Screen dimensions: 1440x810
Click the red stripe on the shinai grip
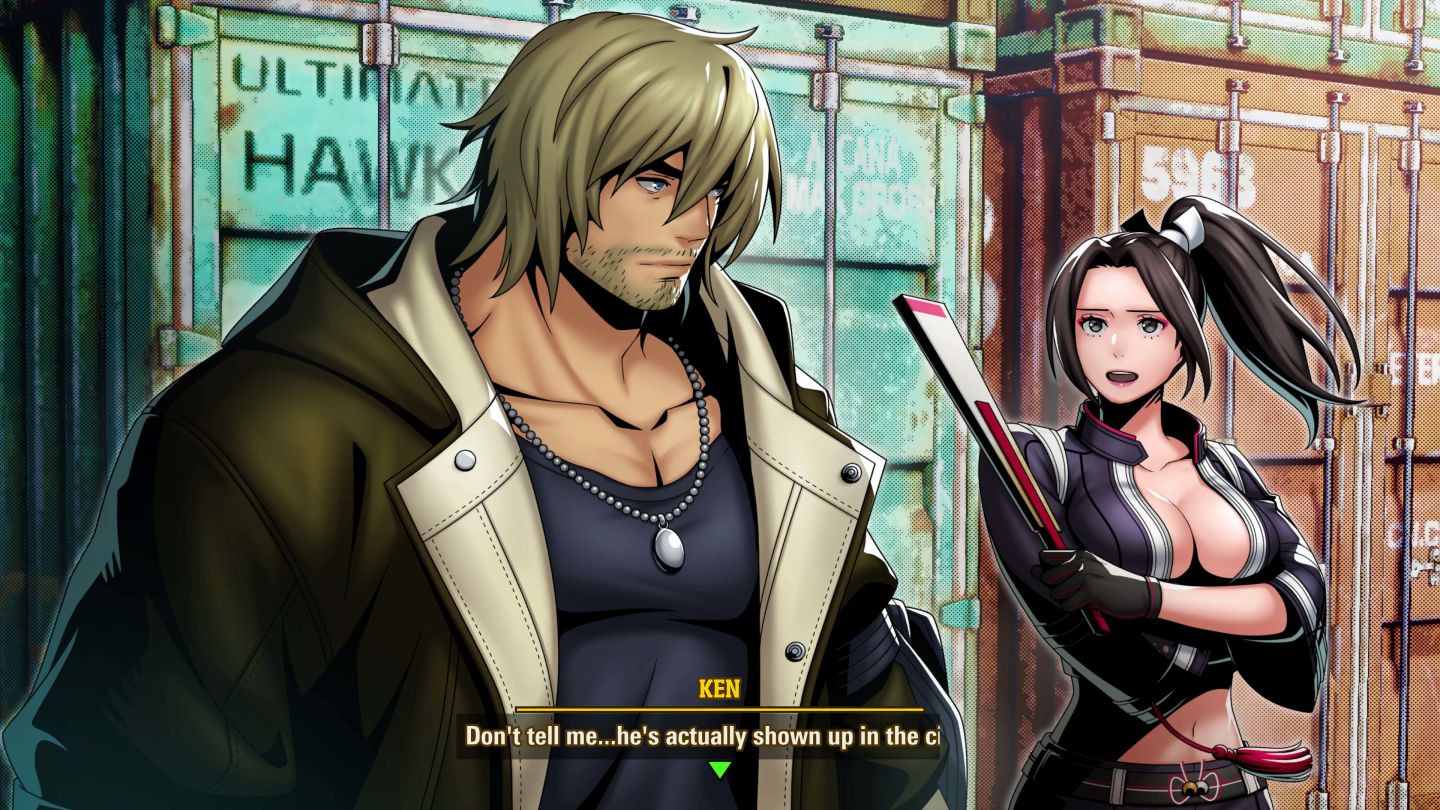point(1040,490)
